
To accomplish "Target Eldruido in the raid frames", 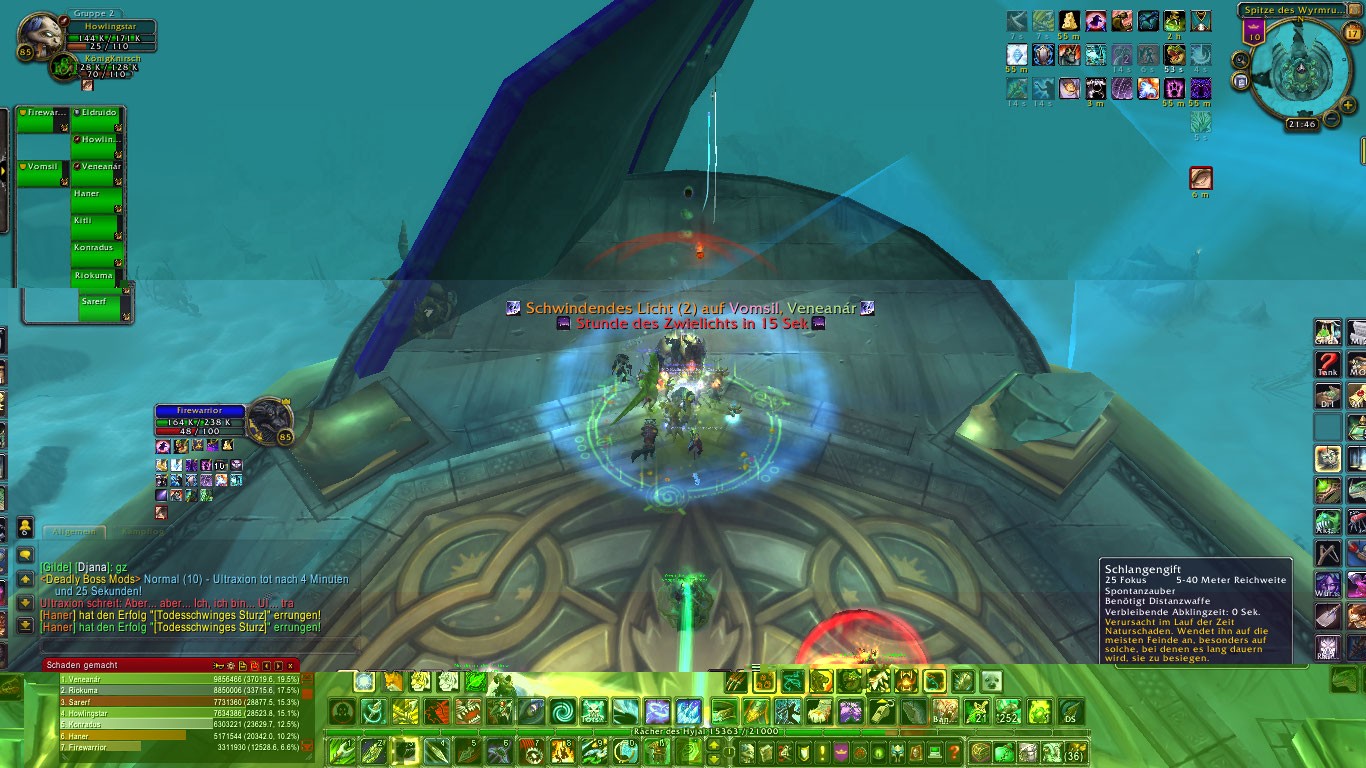I will 97,119.
